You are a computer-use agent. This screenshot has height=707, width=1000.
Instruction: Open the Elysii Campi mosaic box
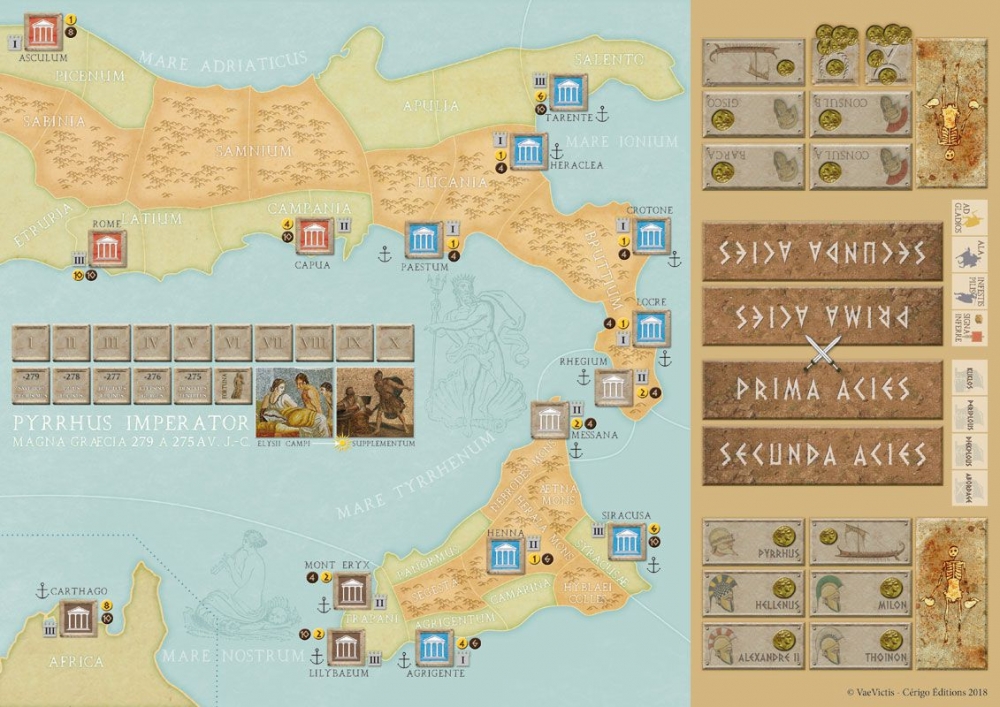[x=295, y=402]
